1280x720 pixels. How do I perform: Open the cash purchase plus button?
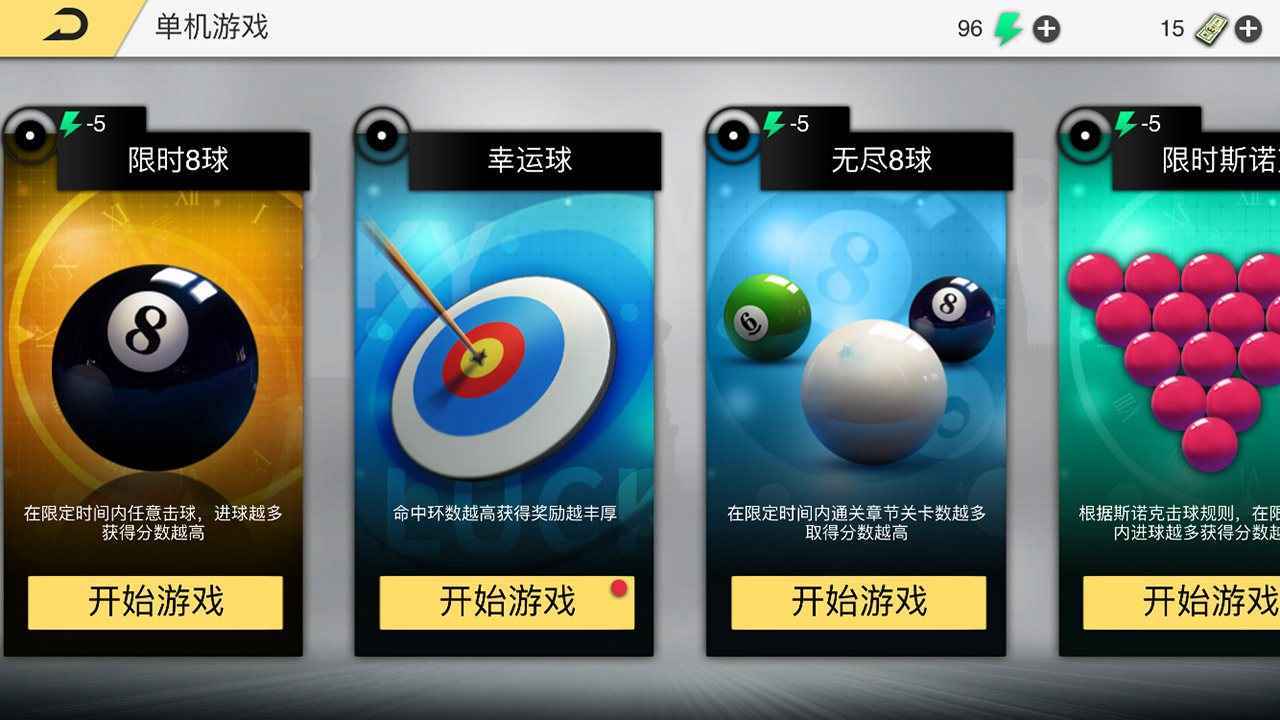click(1249, 28)
